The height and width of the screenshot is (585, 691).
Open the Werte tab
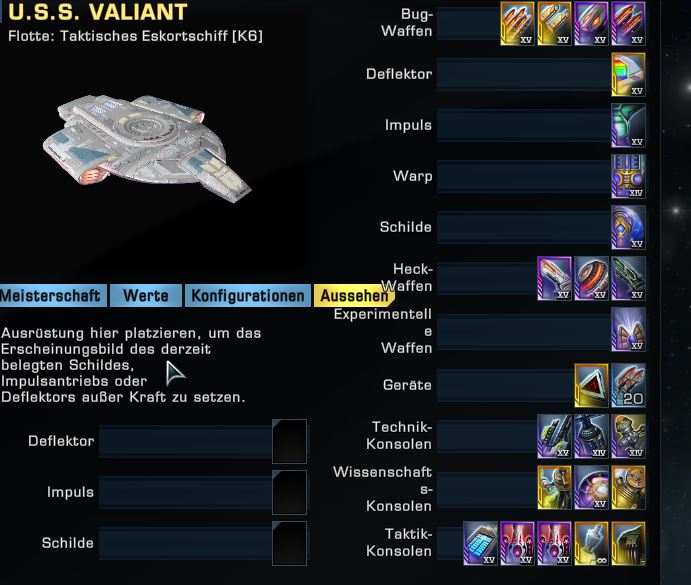coord(145,296)
